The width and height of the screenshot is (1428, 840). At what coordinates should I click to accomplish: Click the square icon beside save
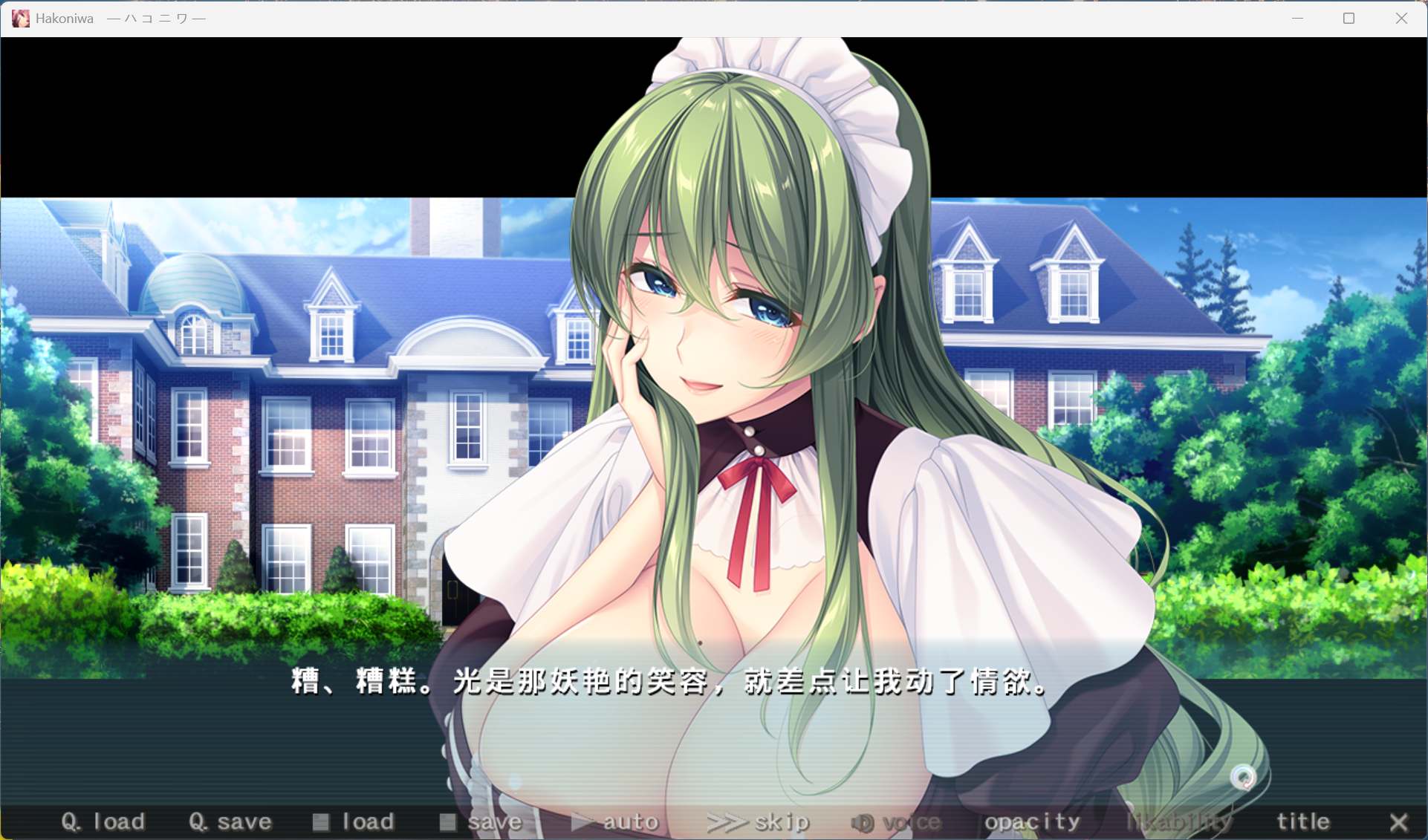tap(448, 821)
